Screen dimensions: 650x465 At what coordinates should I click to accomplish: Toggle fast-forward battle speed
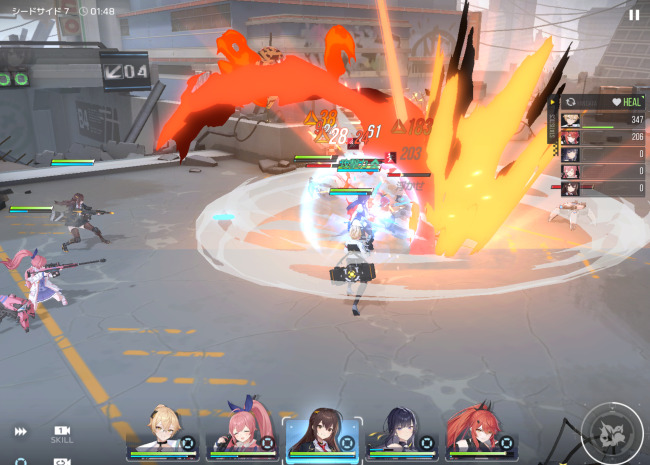(x=20, y=431)
